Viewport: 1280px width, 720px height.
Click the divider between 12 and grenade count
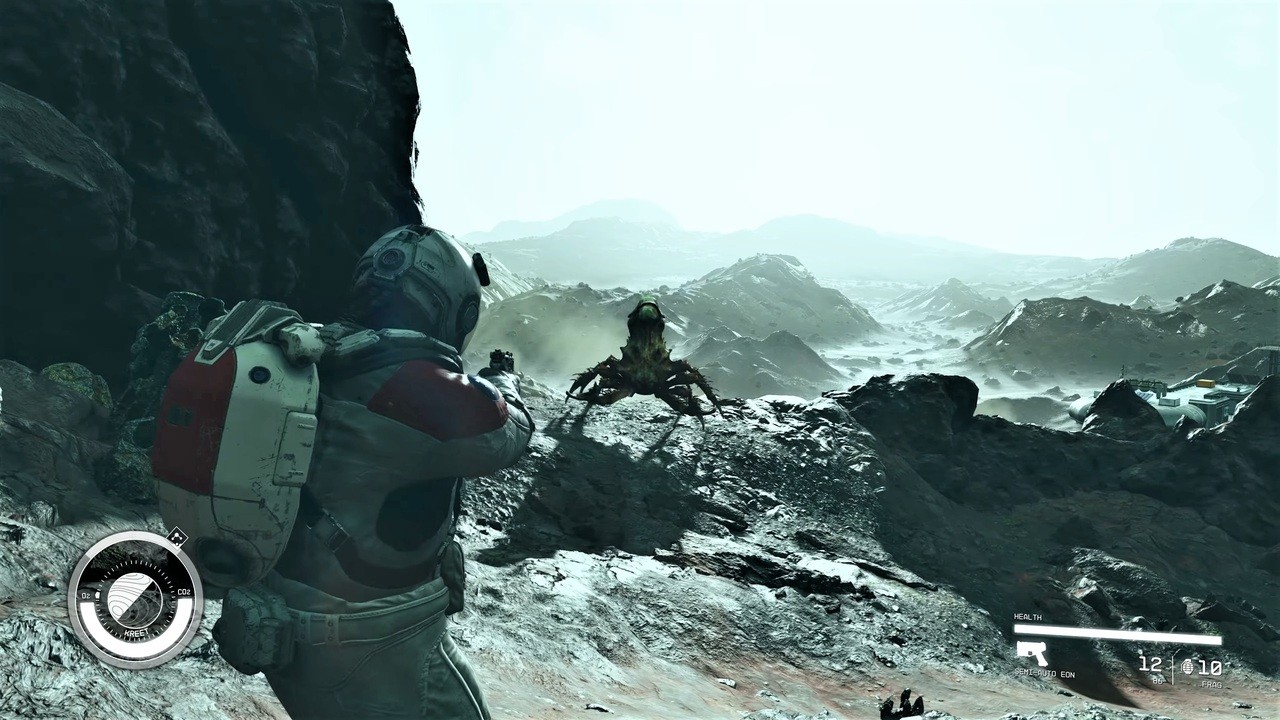point(1173,669)
